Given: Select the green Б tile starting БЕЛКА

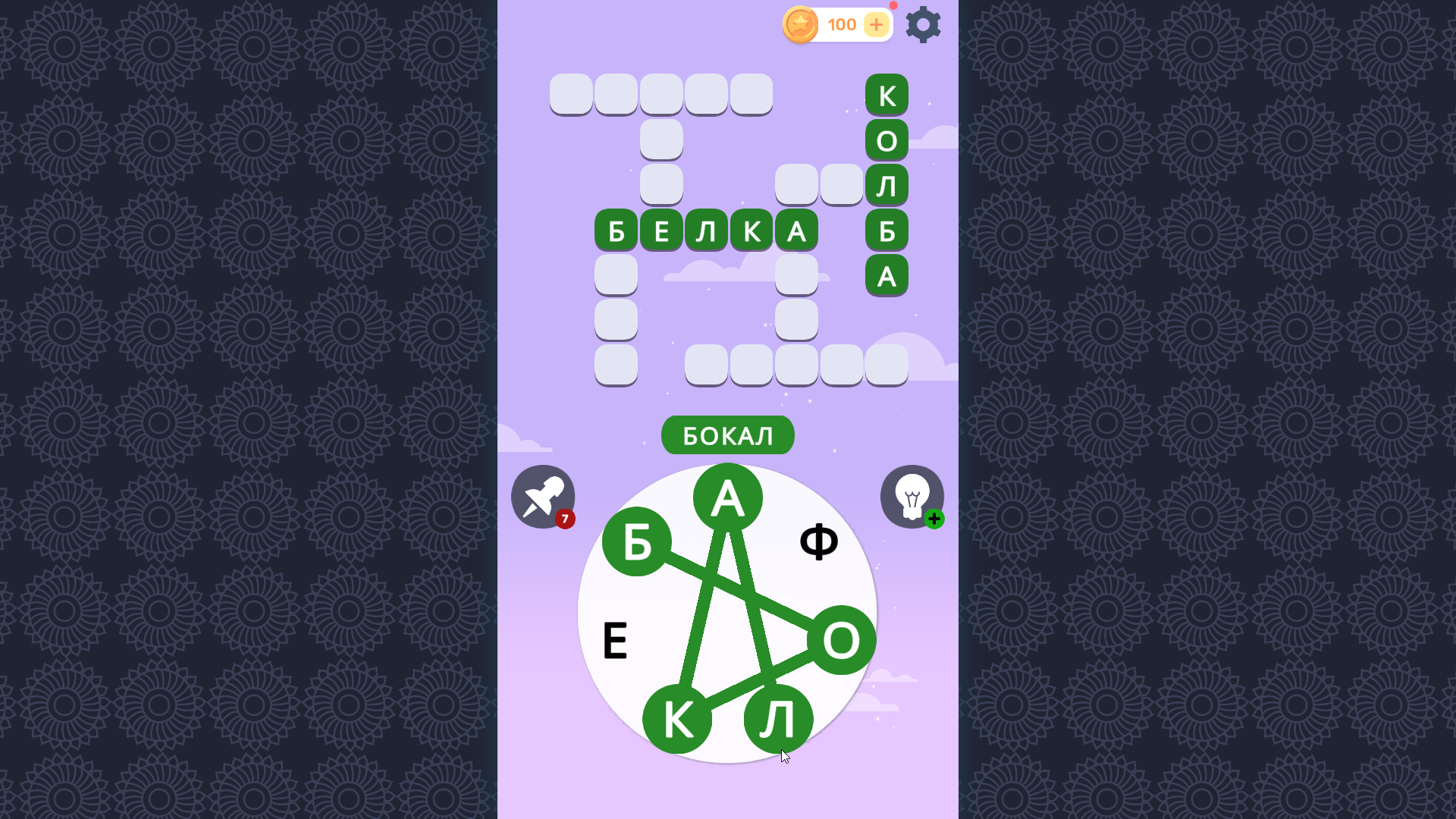Looking at the screenshot, I should pyautogui.click(x=616, y=231).
